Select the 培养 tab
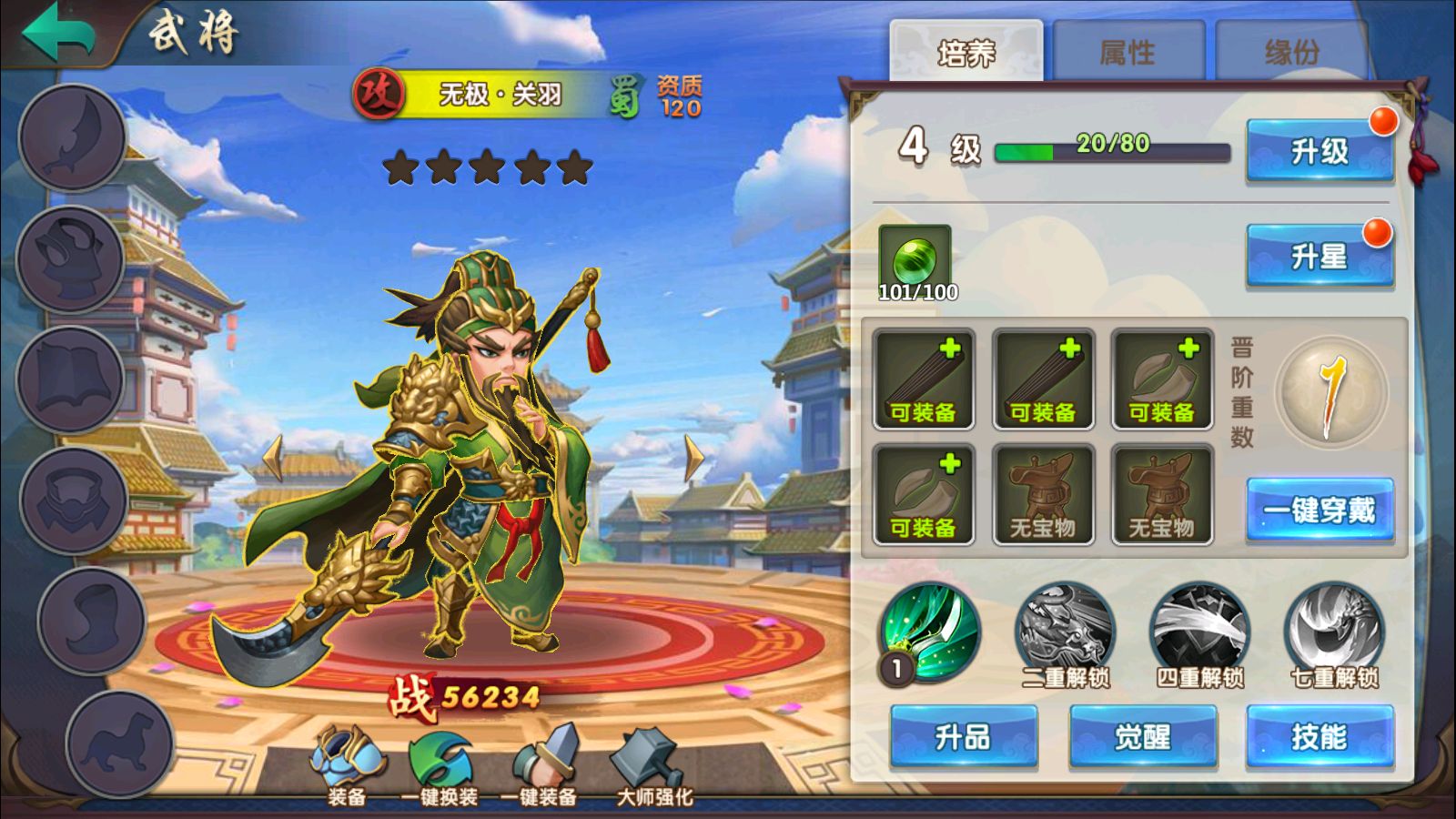1456x819 pixels. 966,53
